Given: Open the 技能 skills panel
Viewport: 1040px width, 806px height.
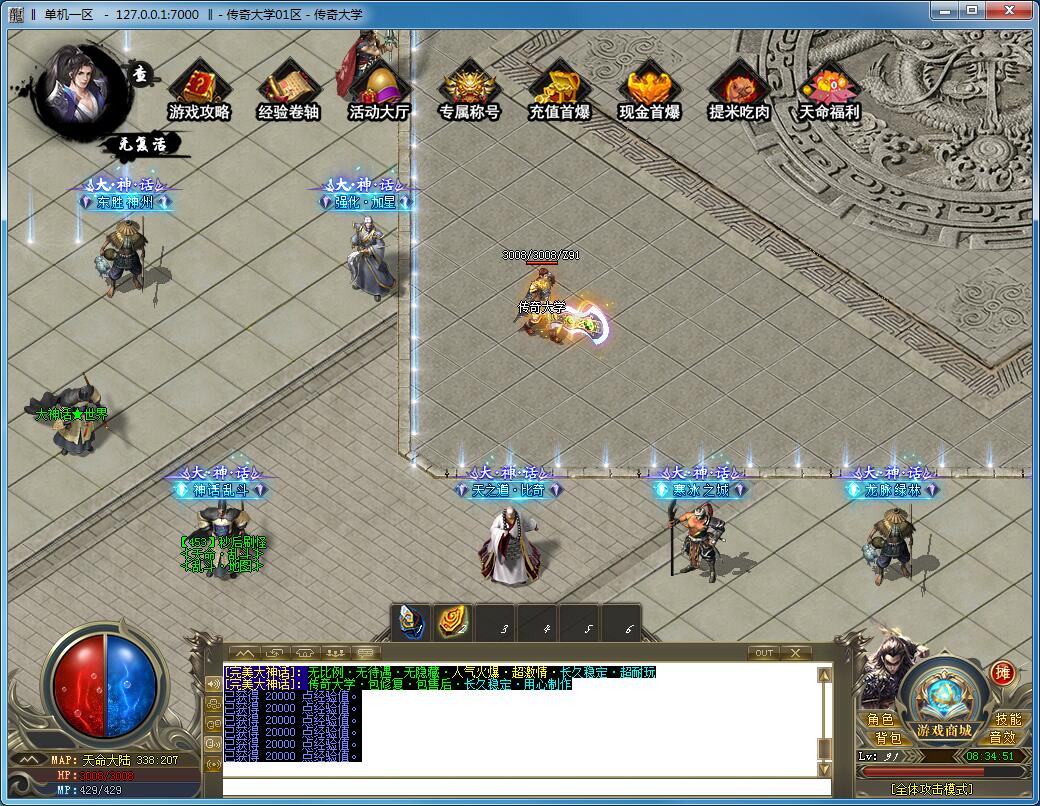Looking at the screenshot, I should pos(1008,720).
